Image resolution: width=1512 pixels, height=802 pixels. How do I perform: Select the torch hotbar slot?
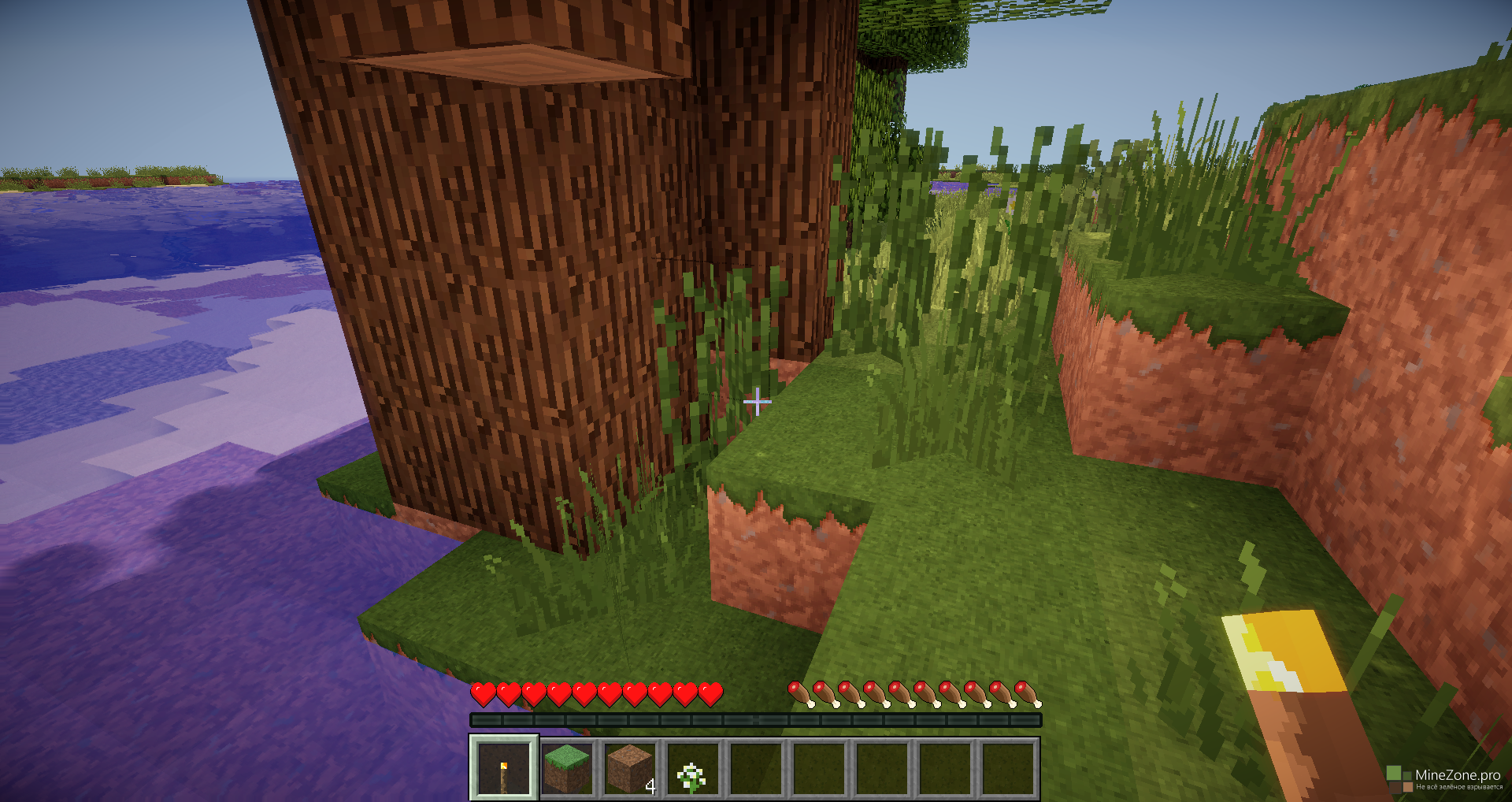504,768
